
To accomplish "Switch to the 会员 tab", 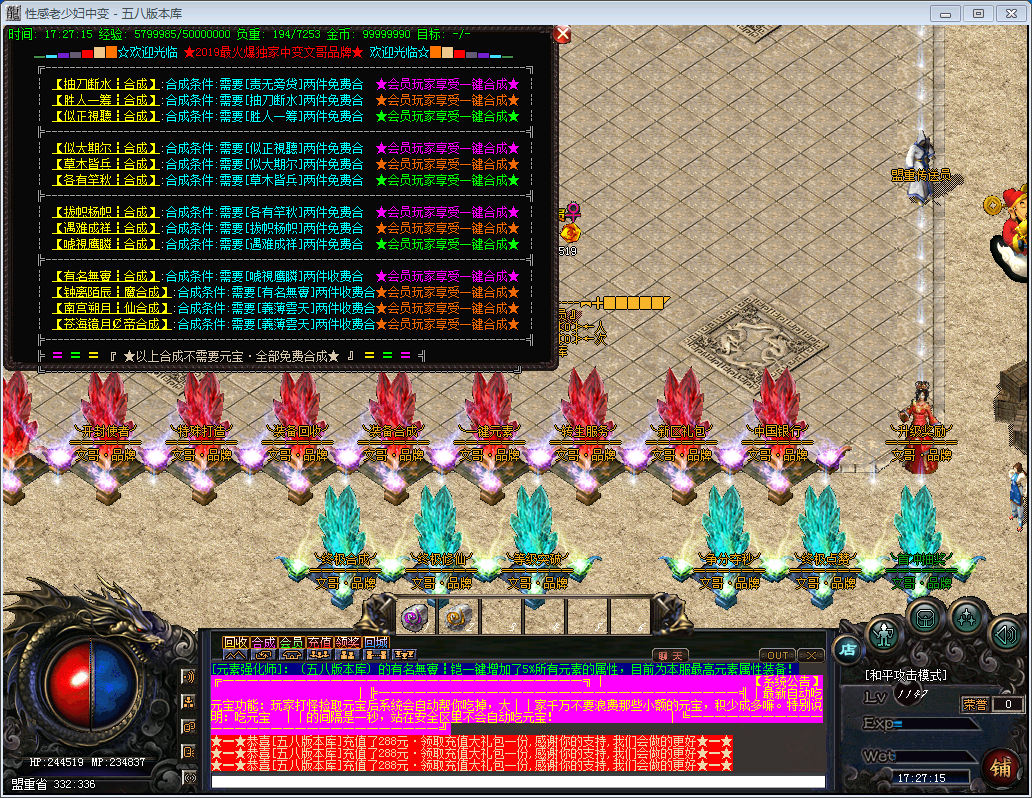I will (291, 641).
